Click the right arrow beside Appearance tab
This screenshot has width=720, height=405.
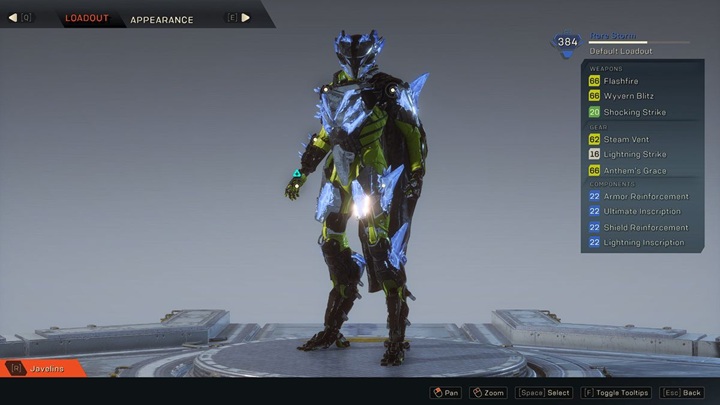point(246,18)
